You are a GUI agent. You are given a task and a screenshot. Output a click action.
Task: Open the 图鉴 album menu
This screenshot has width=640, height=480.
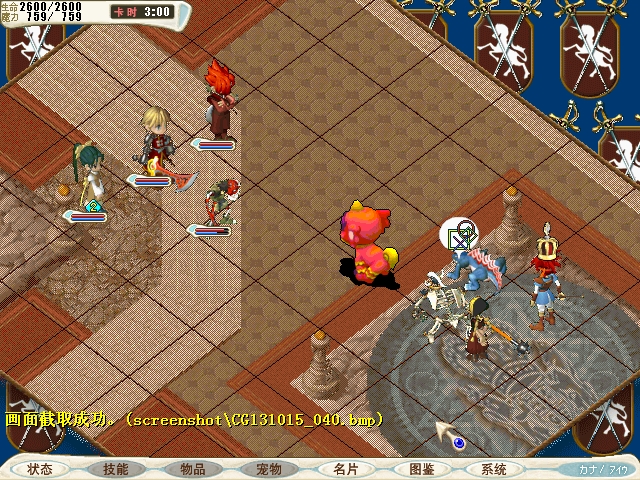(421, 469)
